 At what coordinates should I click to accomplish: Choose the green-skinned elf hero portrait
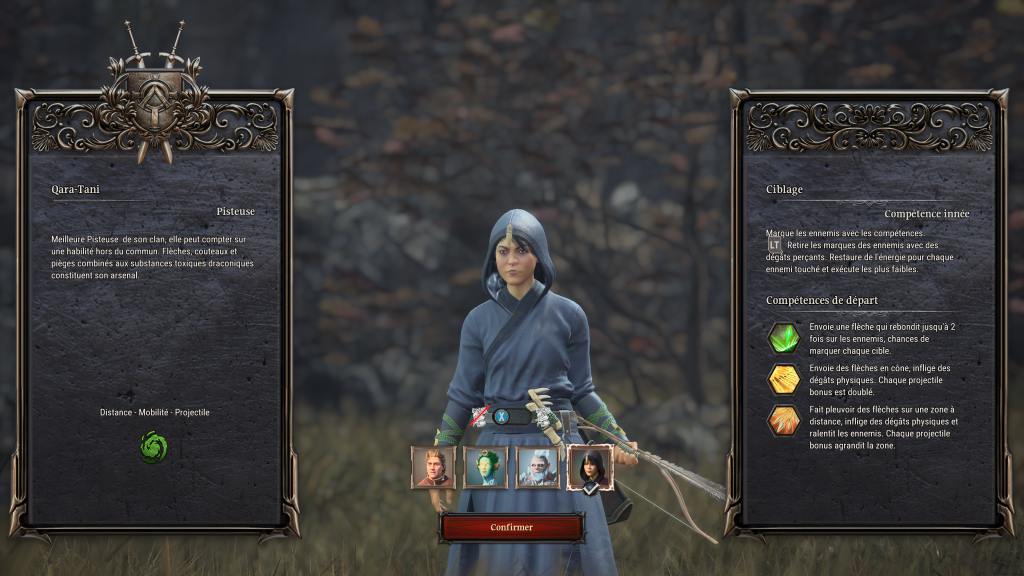pyautogui.click(x=485, y=467)
